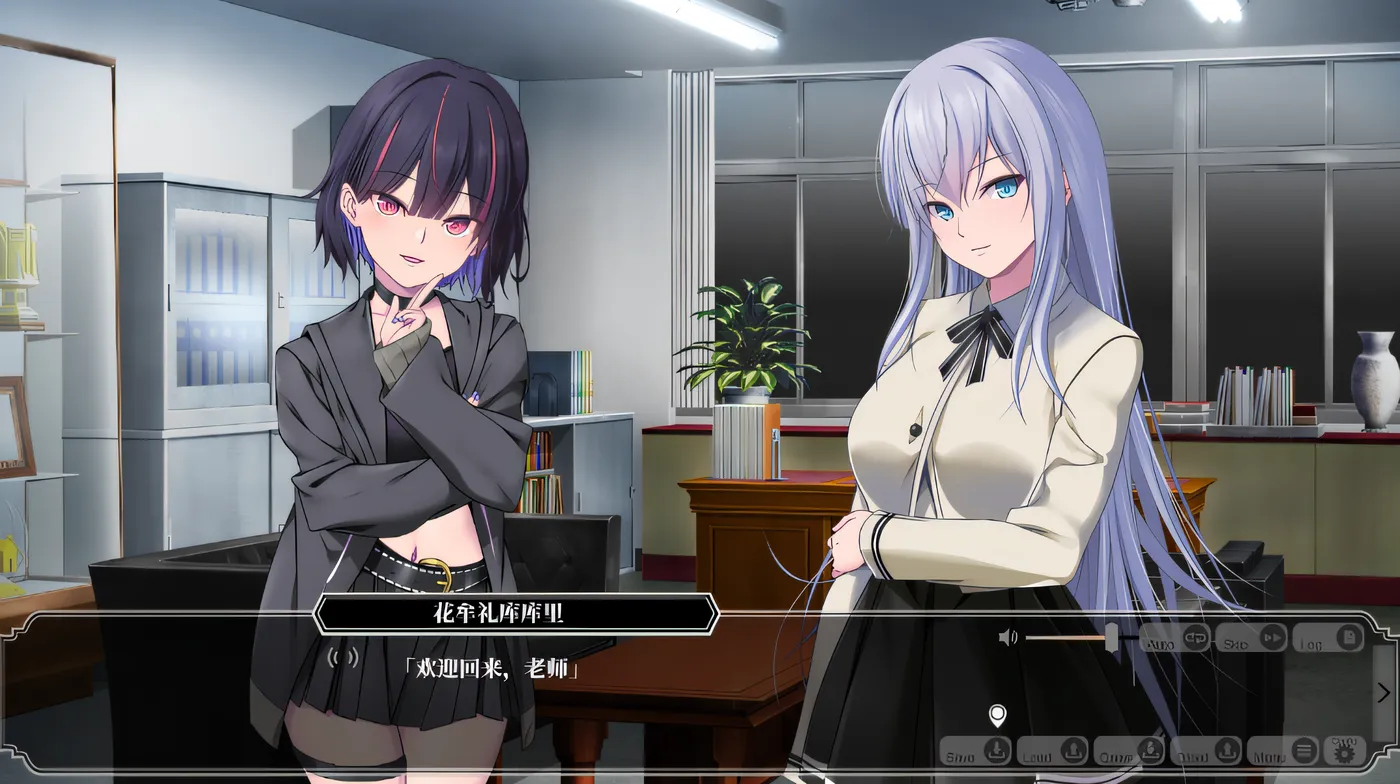Click the chain-link icon on the Auto button
Viewport: 1400px width, 784px height.
[1196, 637]
